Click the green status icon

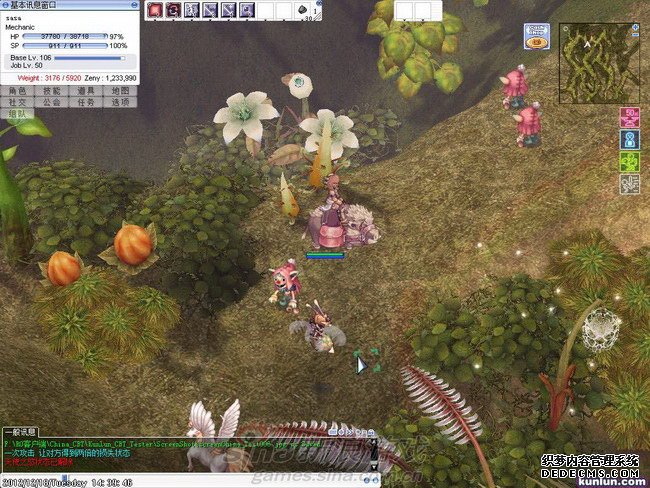(x=629, y=162)
